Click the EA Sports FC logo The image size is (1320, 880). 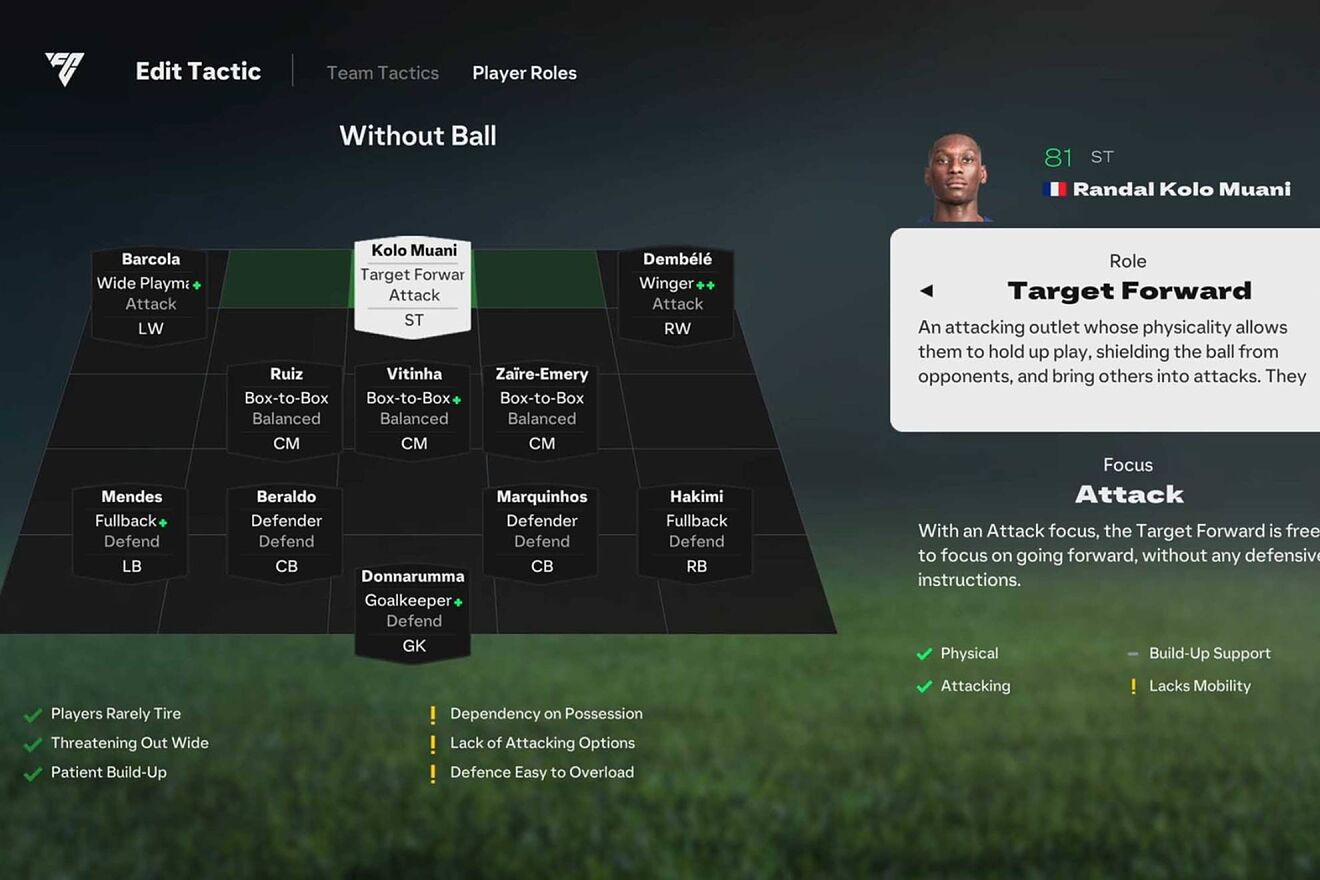[x=65, y=69]
